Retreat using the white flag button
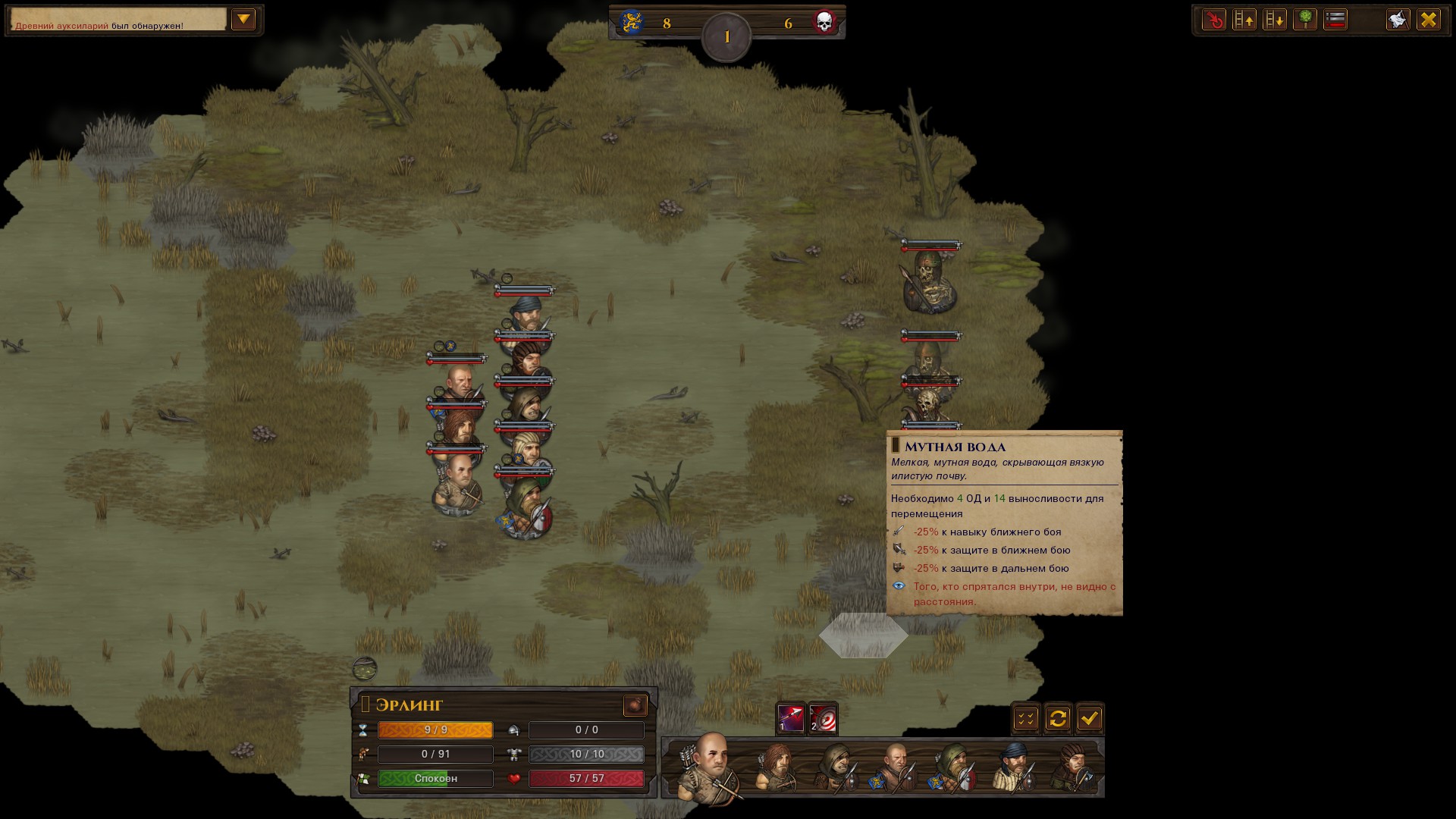Screen dimensions: 1456x819 pos(1398,20)
